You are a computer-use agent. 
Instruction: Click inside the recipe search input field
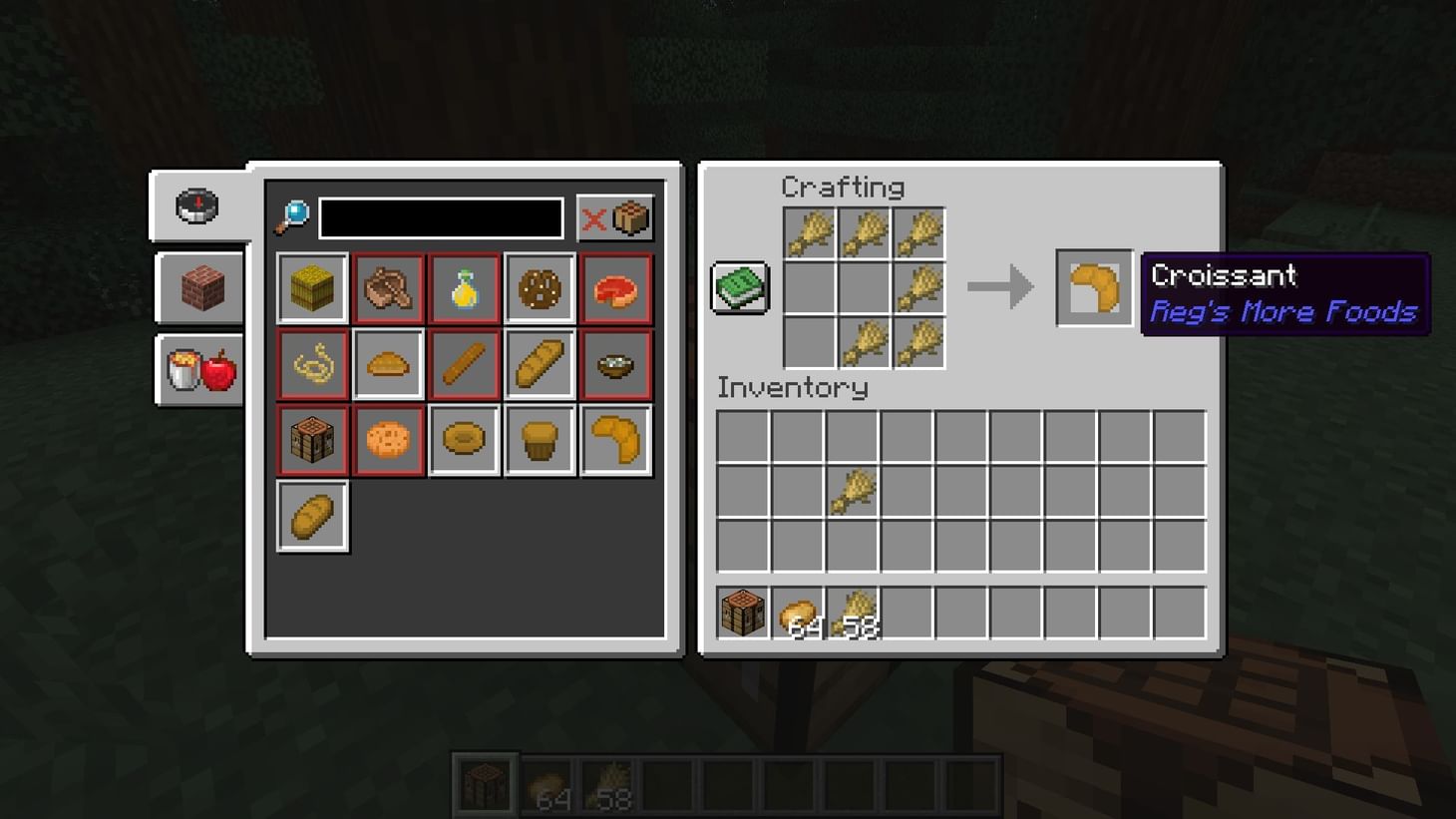pos(440,218)
